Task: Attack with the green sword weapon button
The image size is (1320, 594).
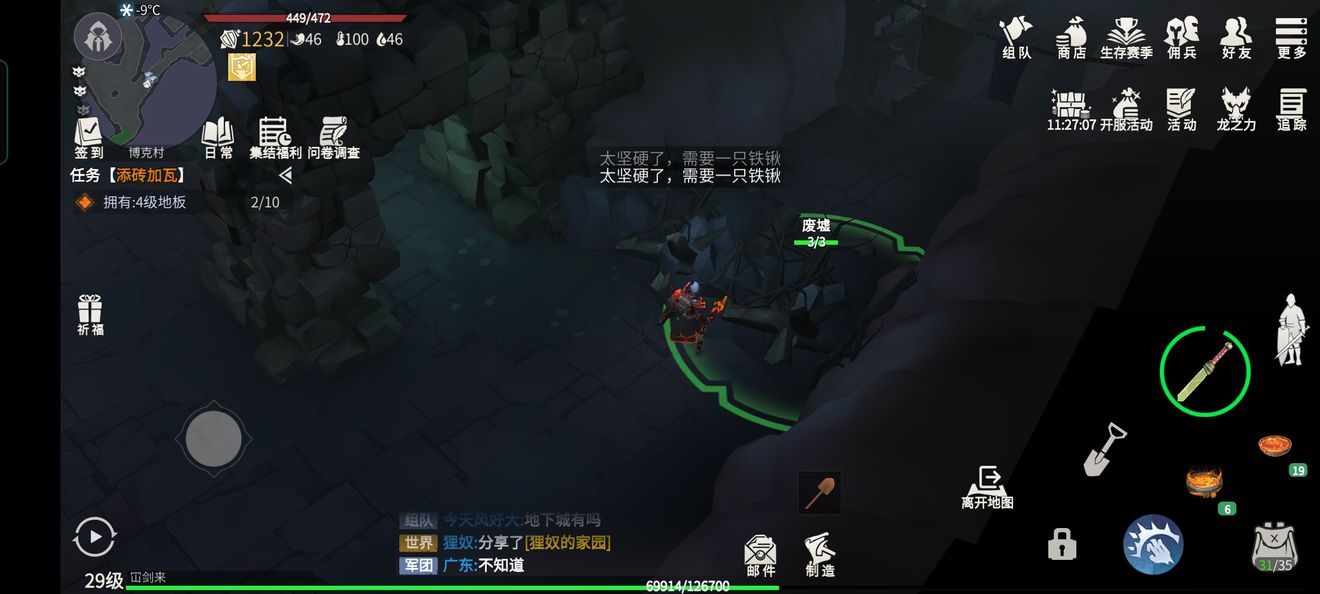Action: pos(1204,372)
